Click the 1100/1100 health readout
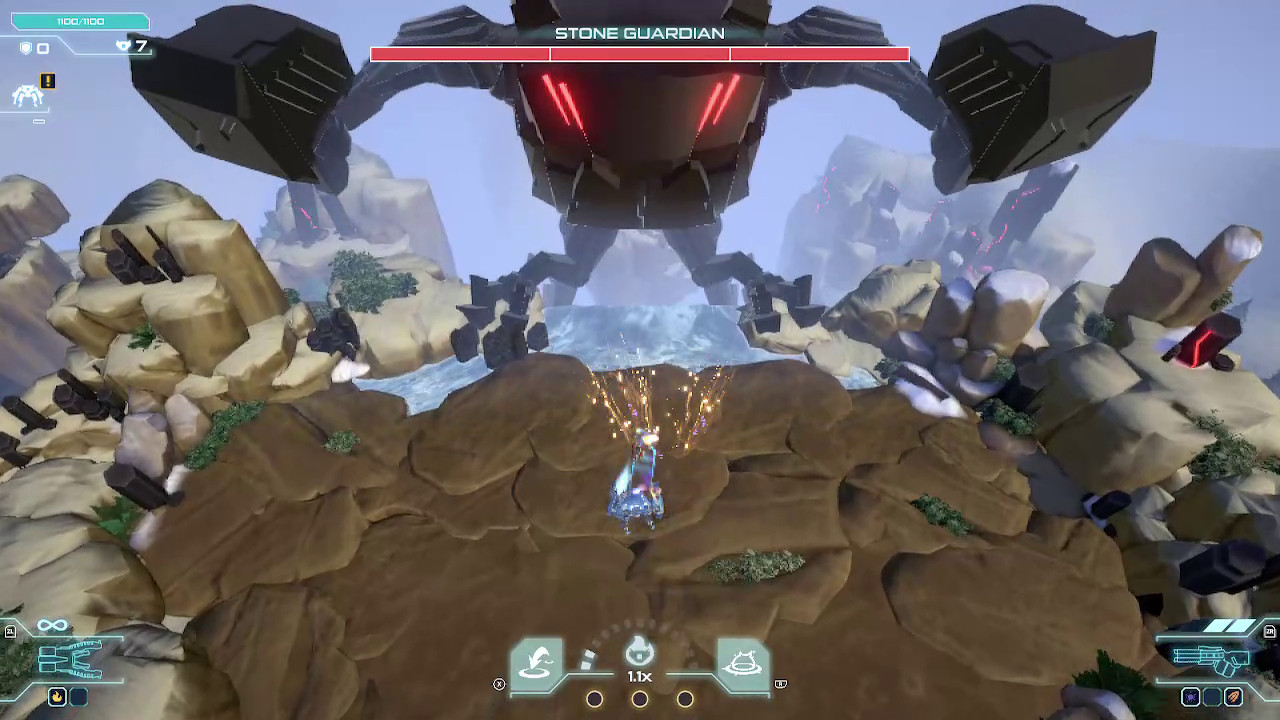1280x720 pixels. tap(80, 20)
